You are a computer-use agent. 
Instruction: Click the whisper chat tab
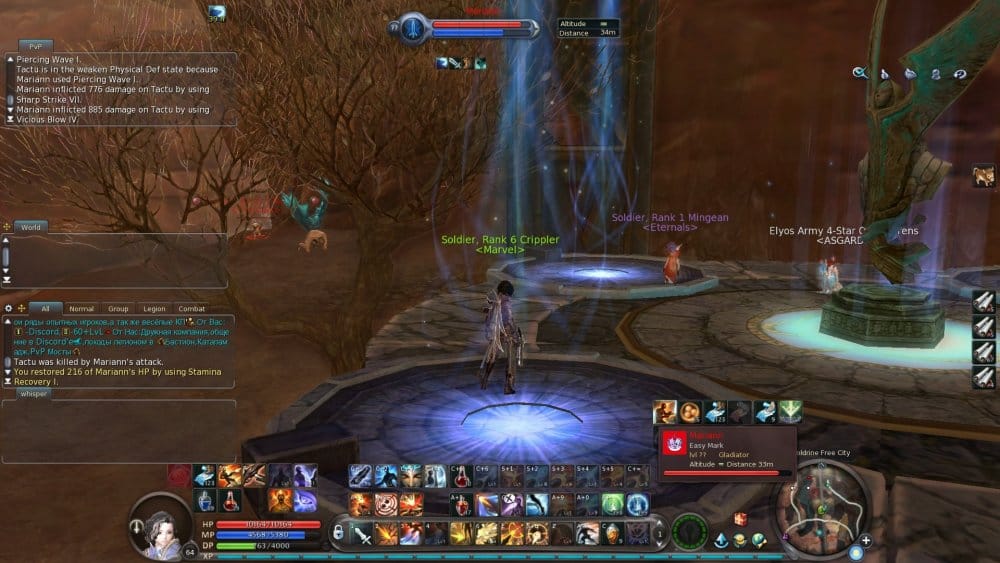(x=34, y=394)
